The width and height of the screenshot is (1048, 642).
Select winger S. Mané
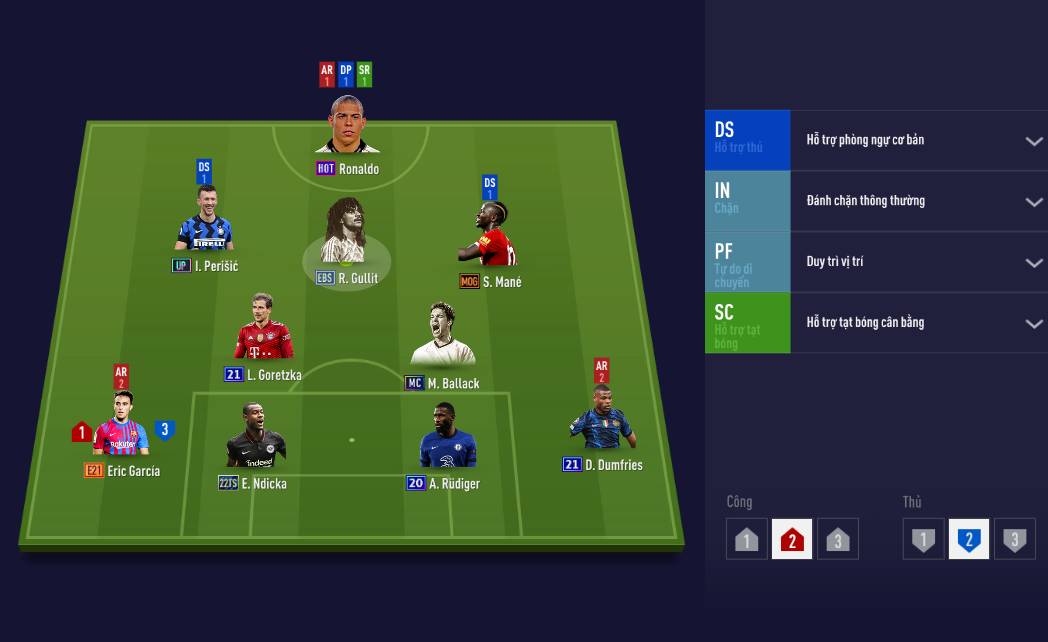click(x=488, y=234)
